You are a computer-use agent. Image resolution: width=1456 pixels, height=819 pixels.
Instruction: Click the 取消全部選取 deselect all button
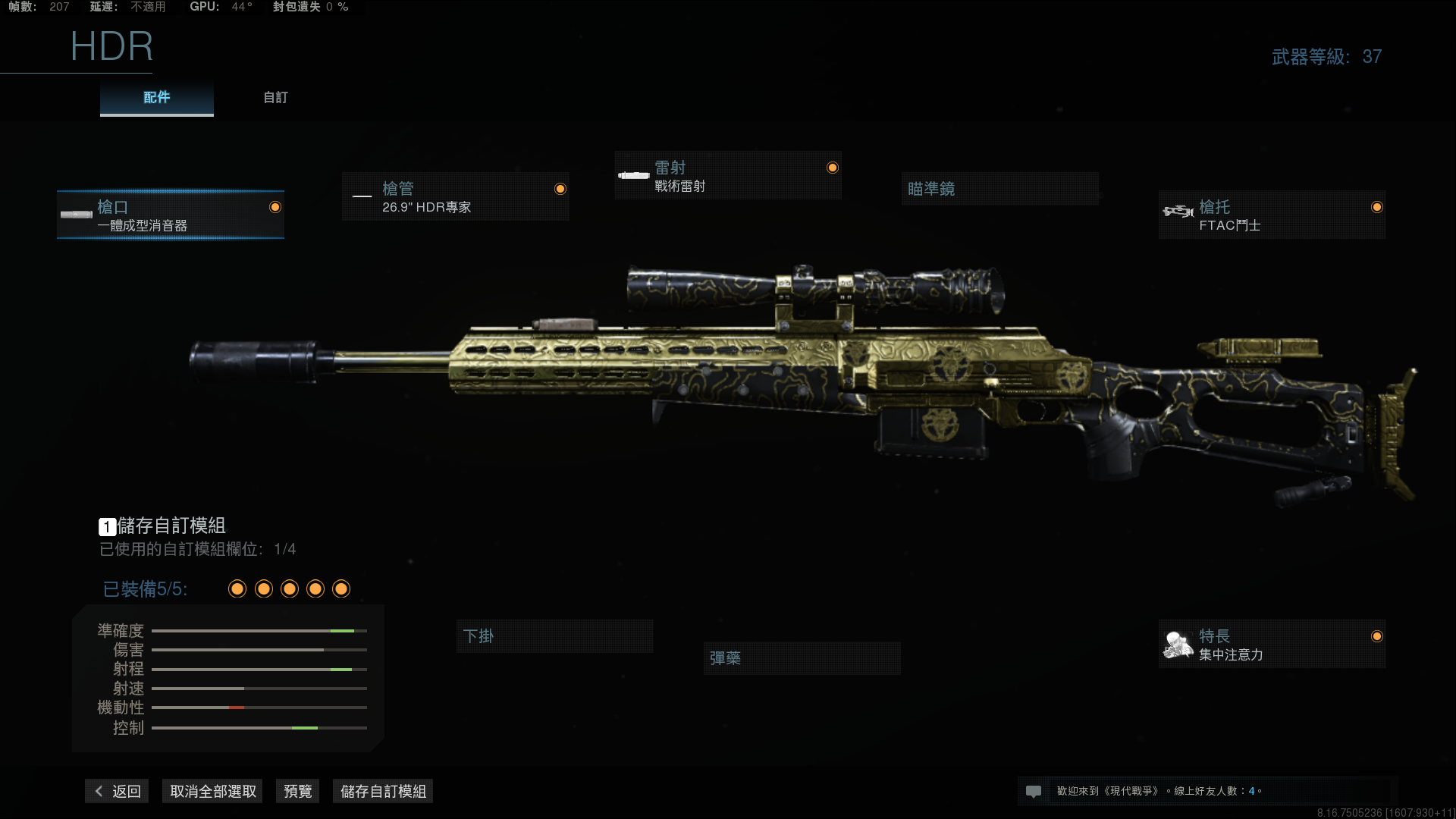212,790
